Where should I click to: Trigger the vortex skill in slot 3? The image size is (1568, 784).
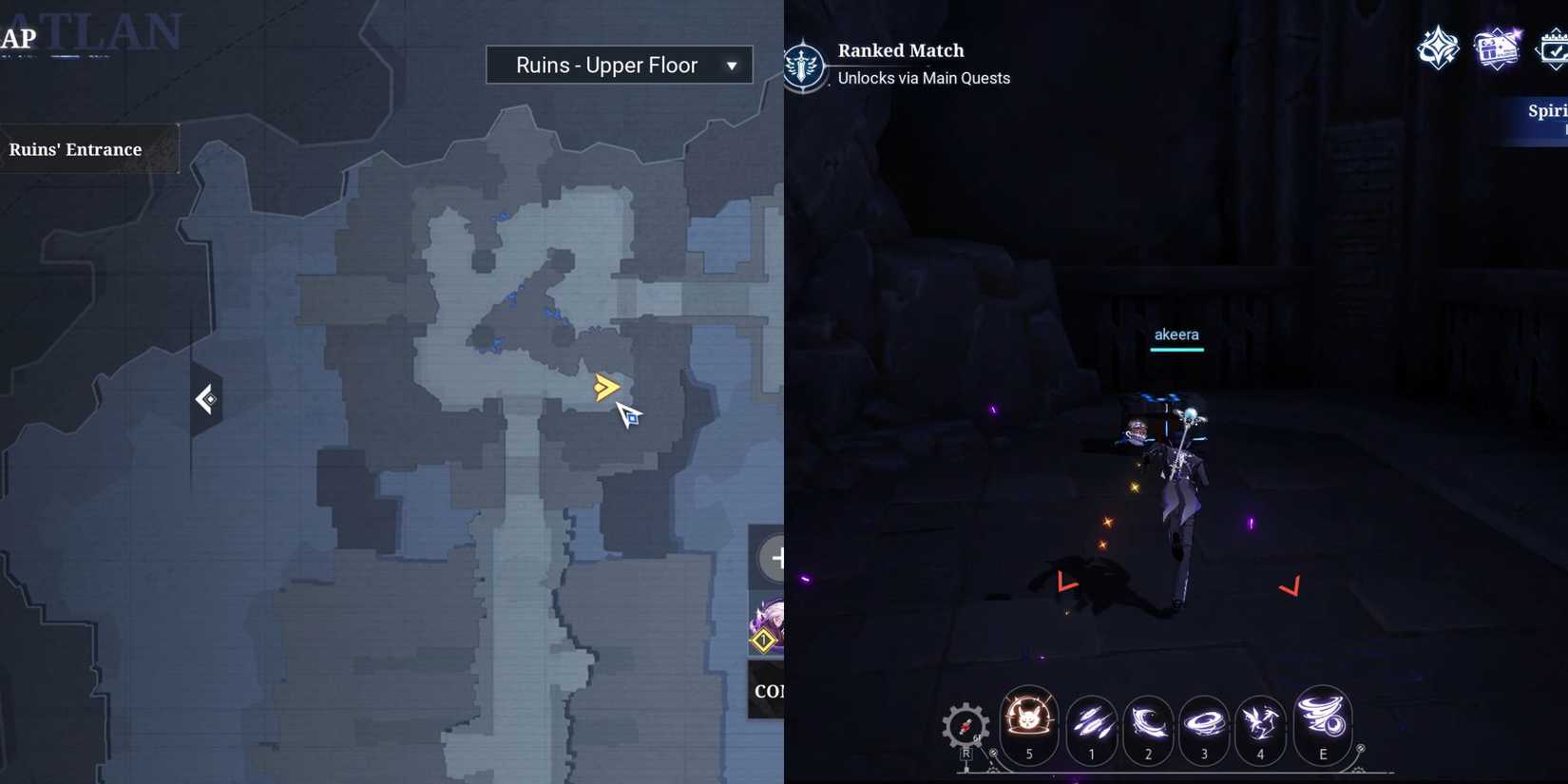click(x=1204, y=727)
